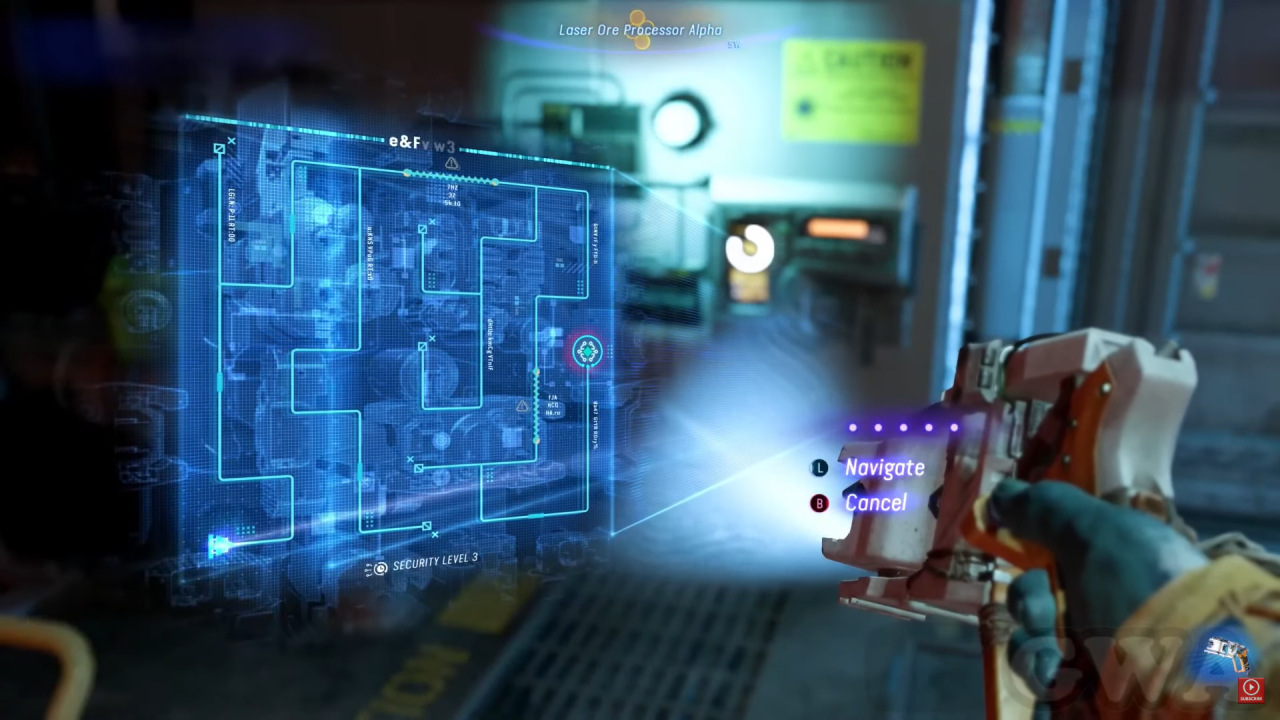Click the caution triangle beside the "fJA HCQ" label
This screenshot has height=720, width=1280.
coord(522,407)
